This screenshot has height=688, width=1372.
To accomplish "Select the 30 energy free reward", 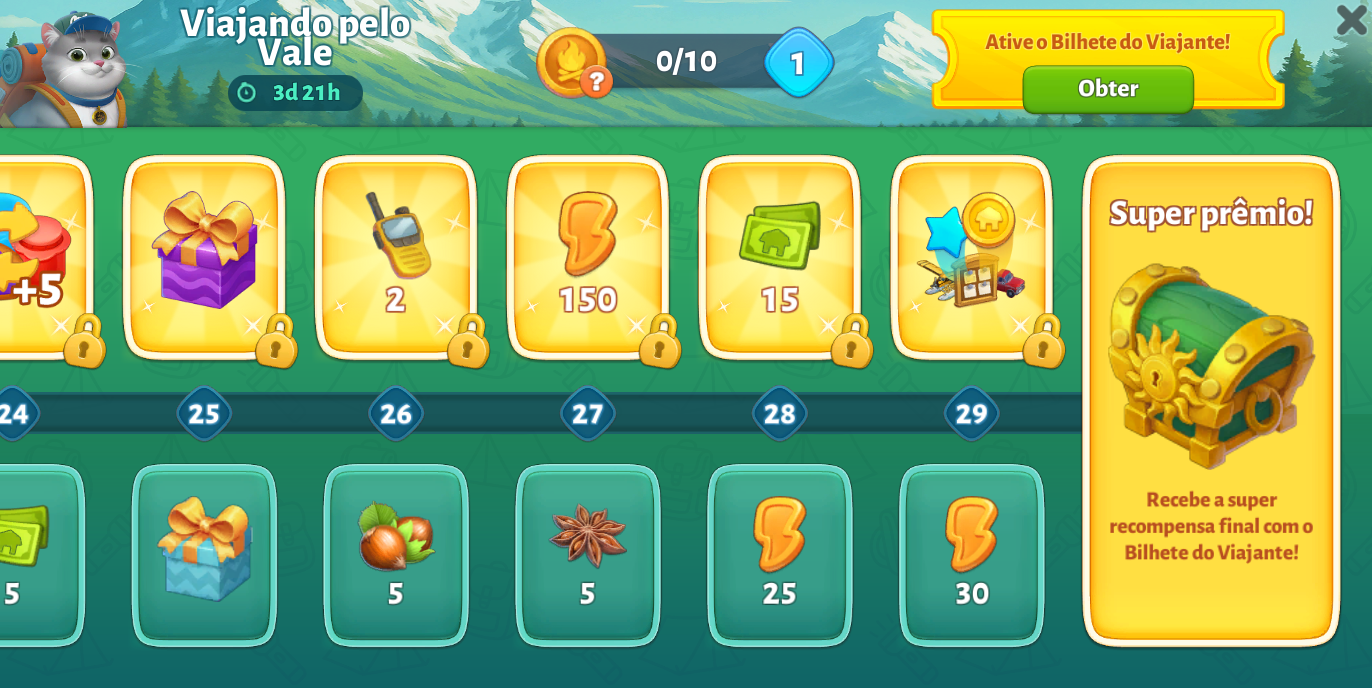I will click(971, 555).
